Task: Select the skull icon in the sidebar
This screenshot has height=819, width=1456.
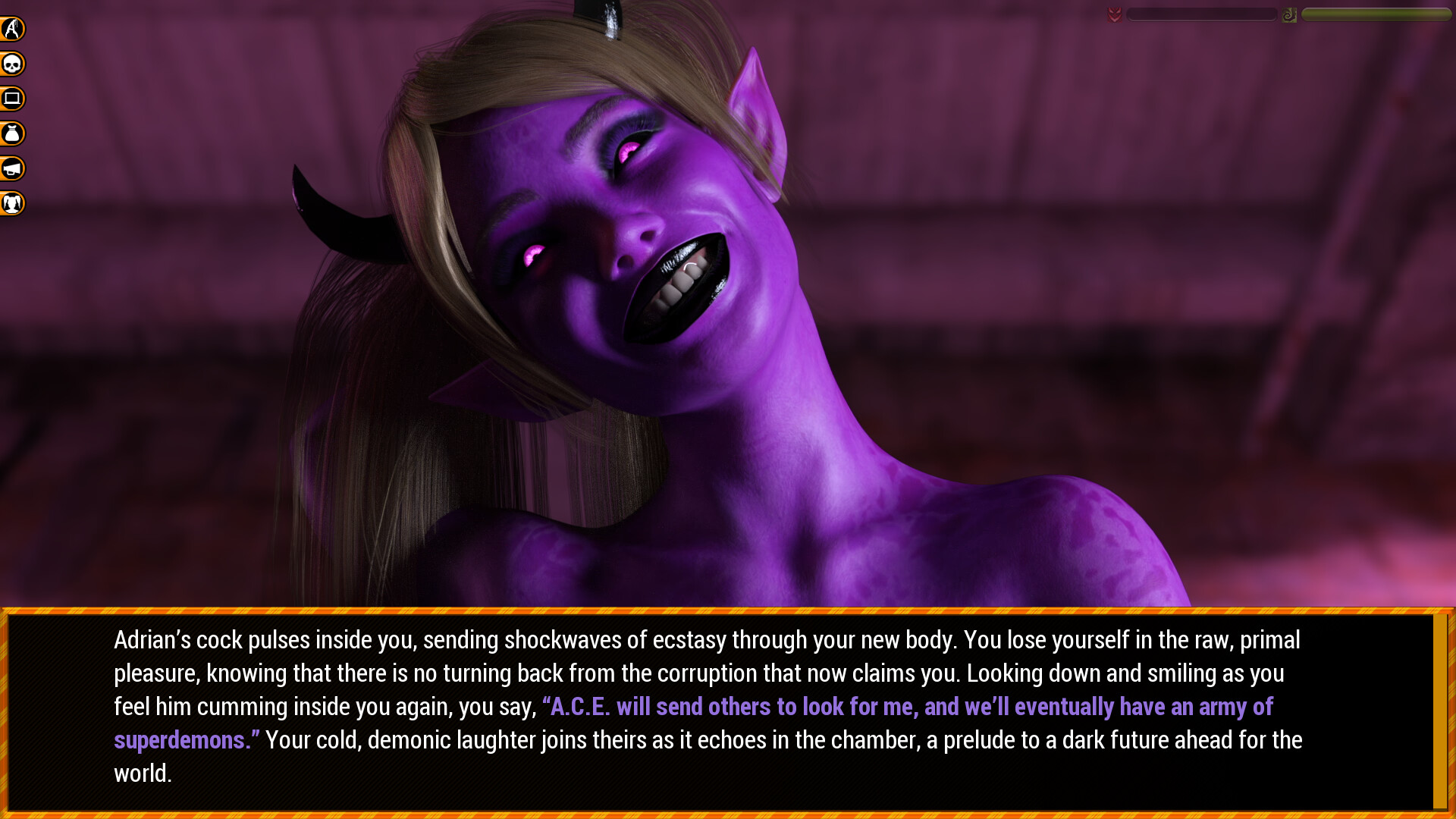Action: (11, 64)
